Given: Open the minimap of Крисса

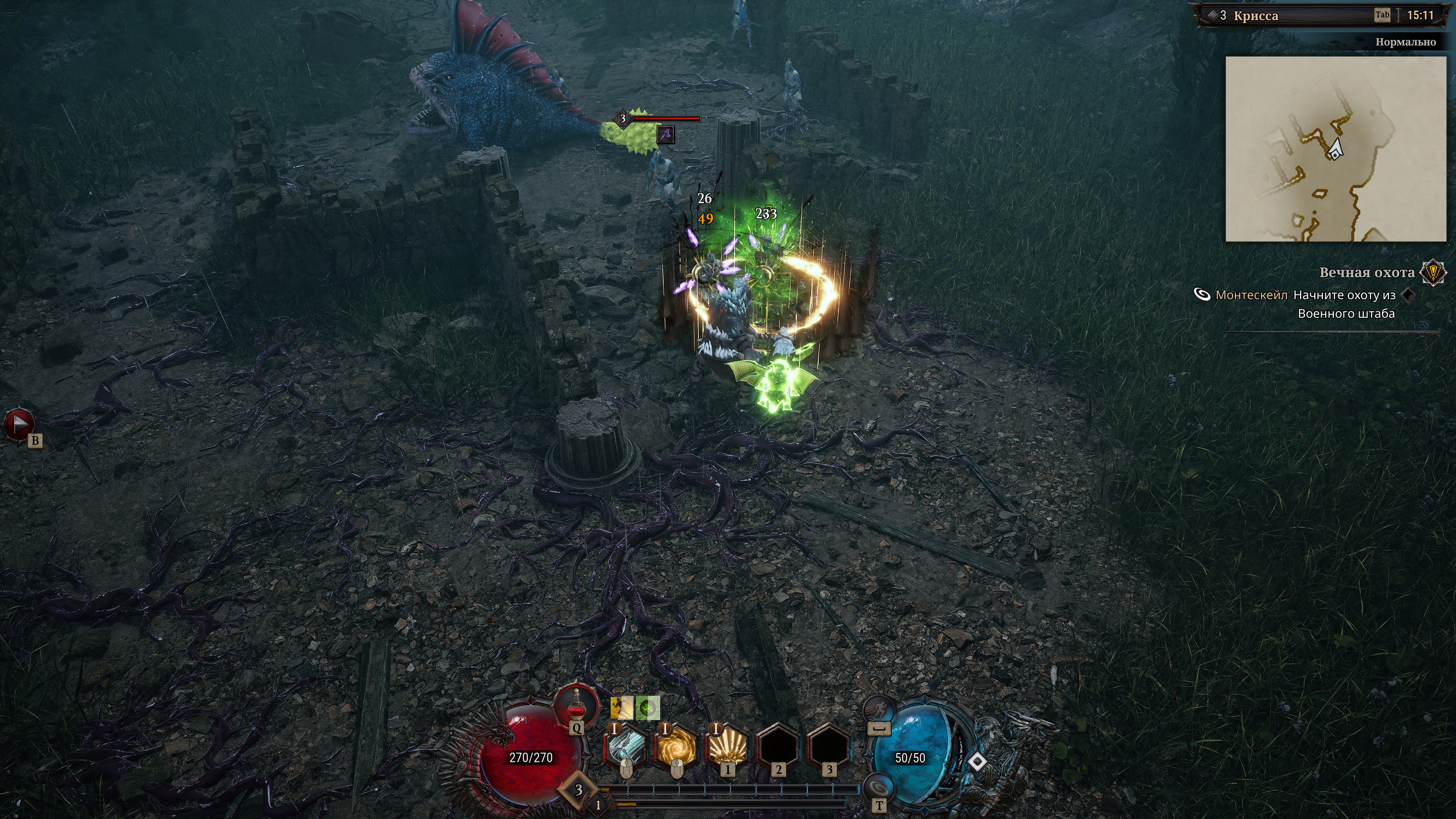Looking at the screenshot, I should (1335, 149).
